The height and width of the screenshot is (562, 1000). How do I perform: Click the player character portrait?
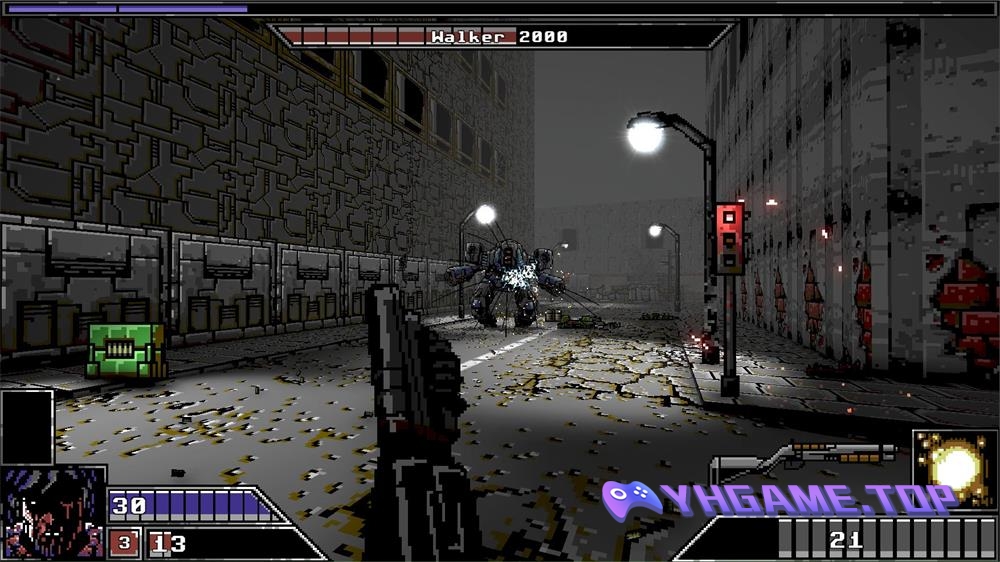[x=52, y=514]
